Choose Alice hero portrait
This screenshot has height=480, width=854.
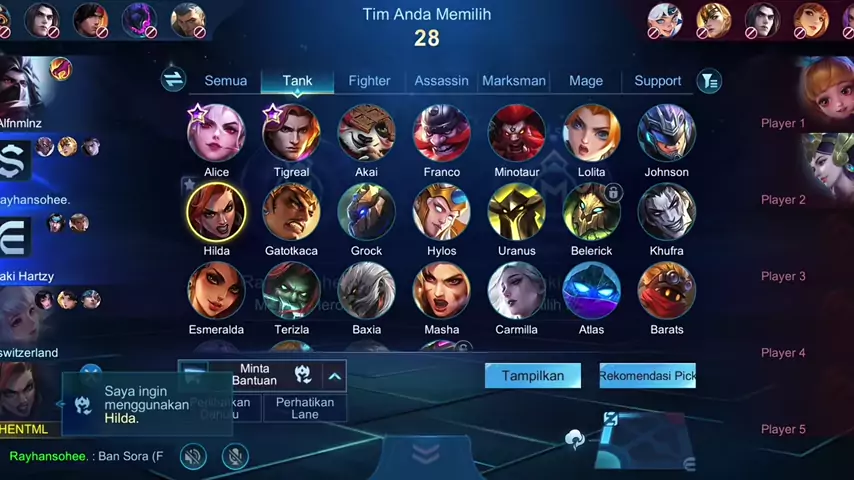[216, 133]
